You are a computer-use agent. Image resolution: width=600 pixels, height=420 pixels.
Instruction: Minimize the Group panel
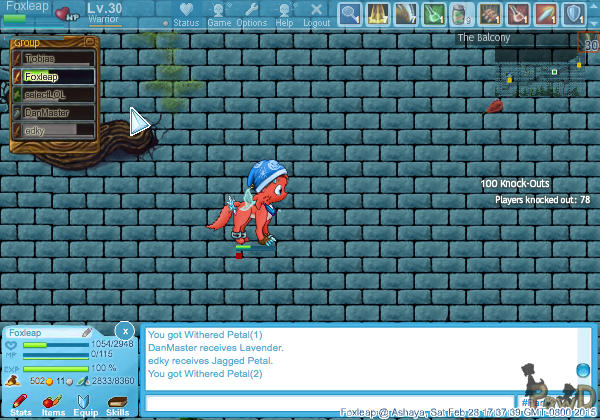click(90, 42)
